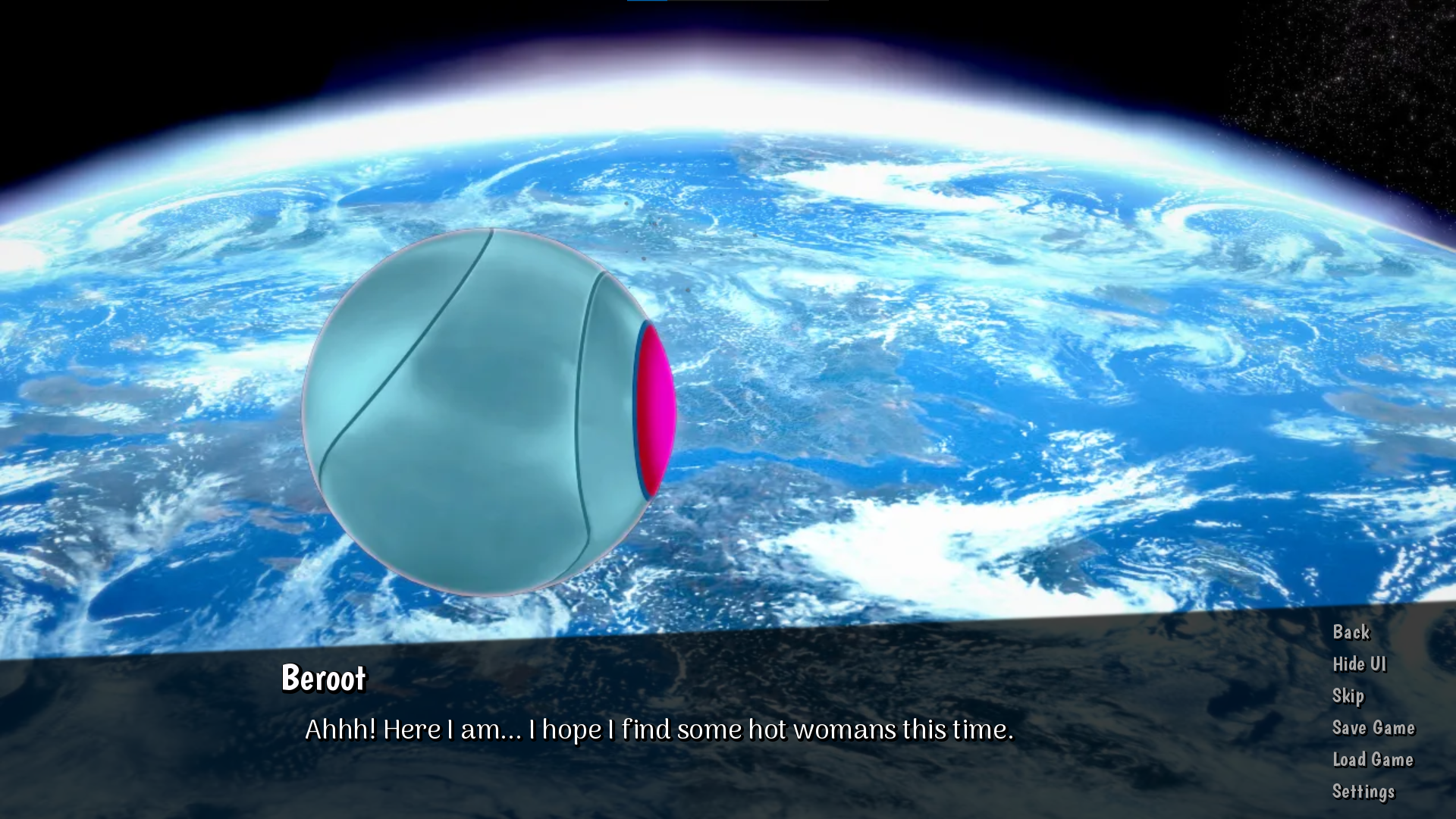Viewport: 1456px width, 819px height.
Task: Open the Settings menu
Action: coord(1363,791)
